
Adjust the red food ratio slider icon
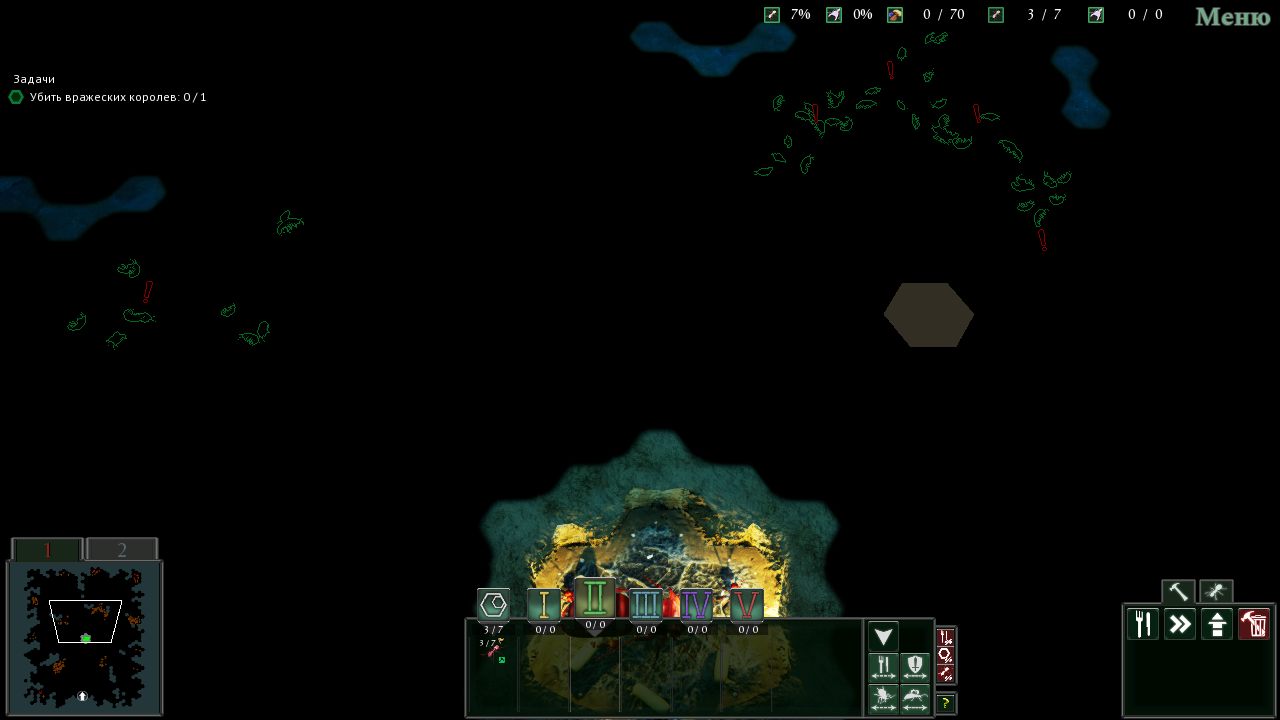[944, 636]
